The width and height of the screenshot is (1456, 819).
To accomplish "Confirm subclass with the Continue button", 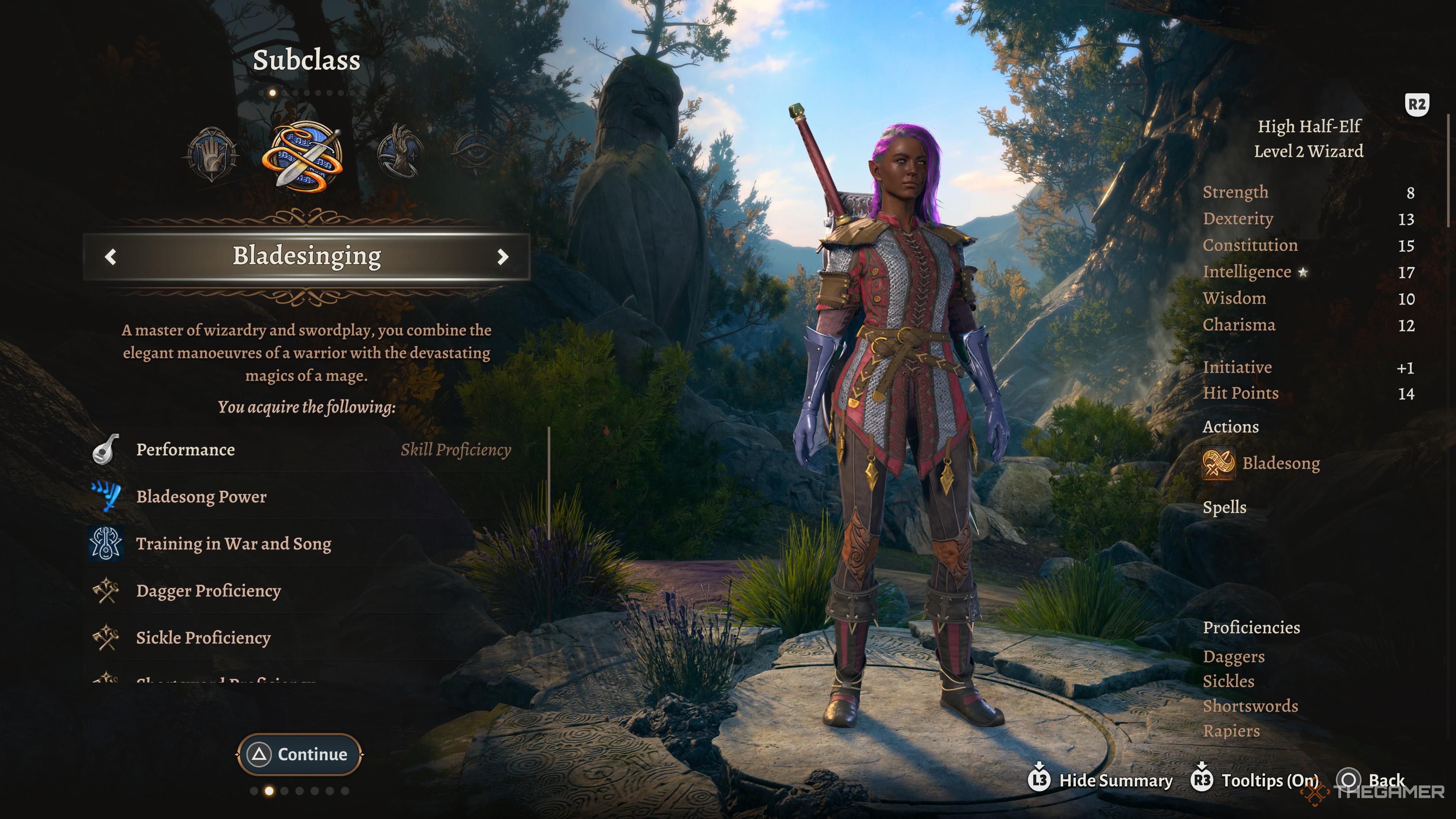I will (300, 754).
